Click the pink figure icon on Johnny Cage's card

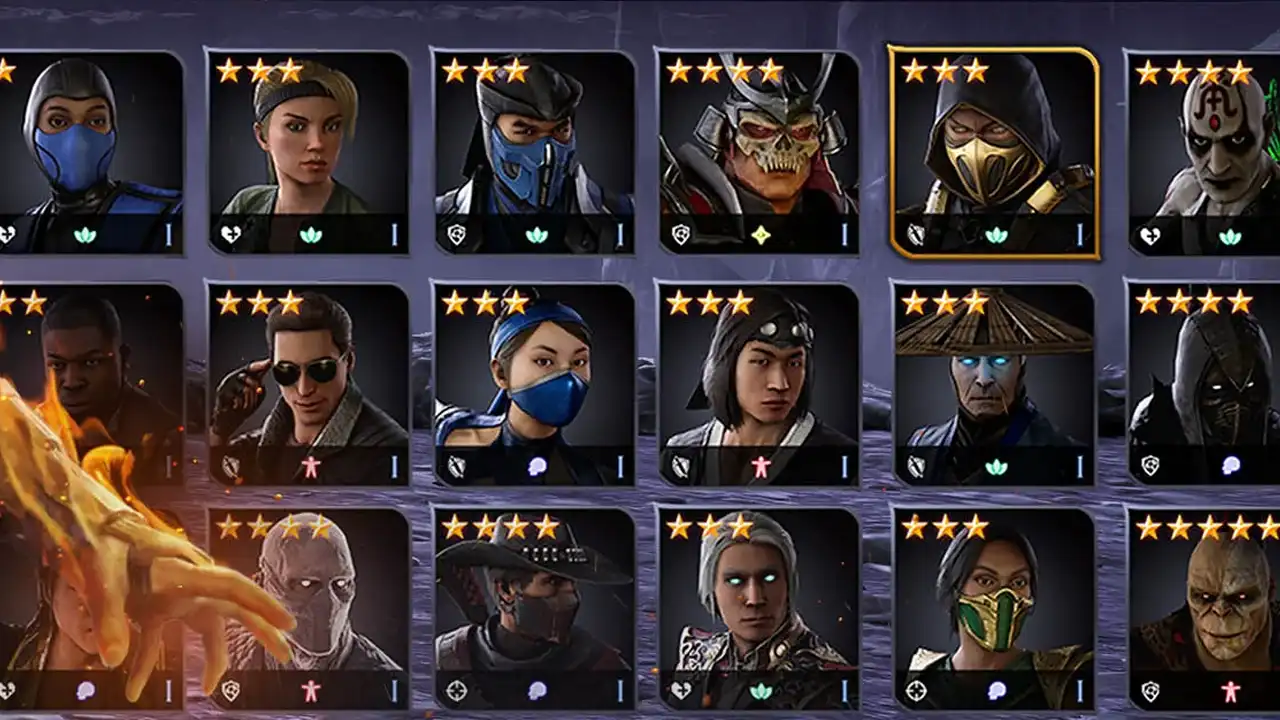[309, 463]
